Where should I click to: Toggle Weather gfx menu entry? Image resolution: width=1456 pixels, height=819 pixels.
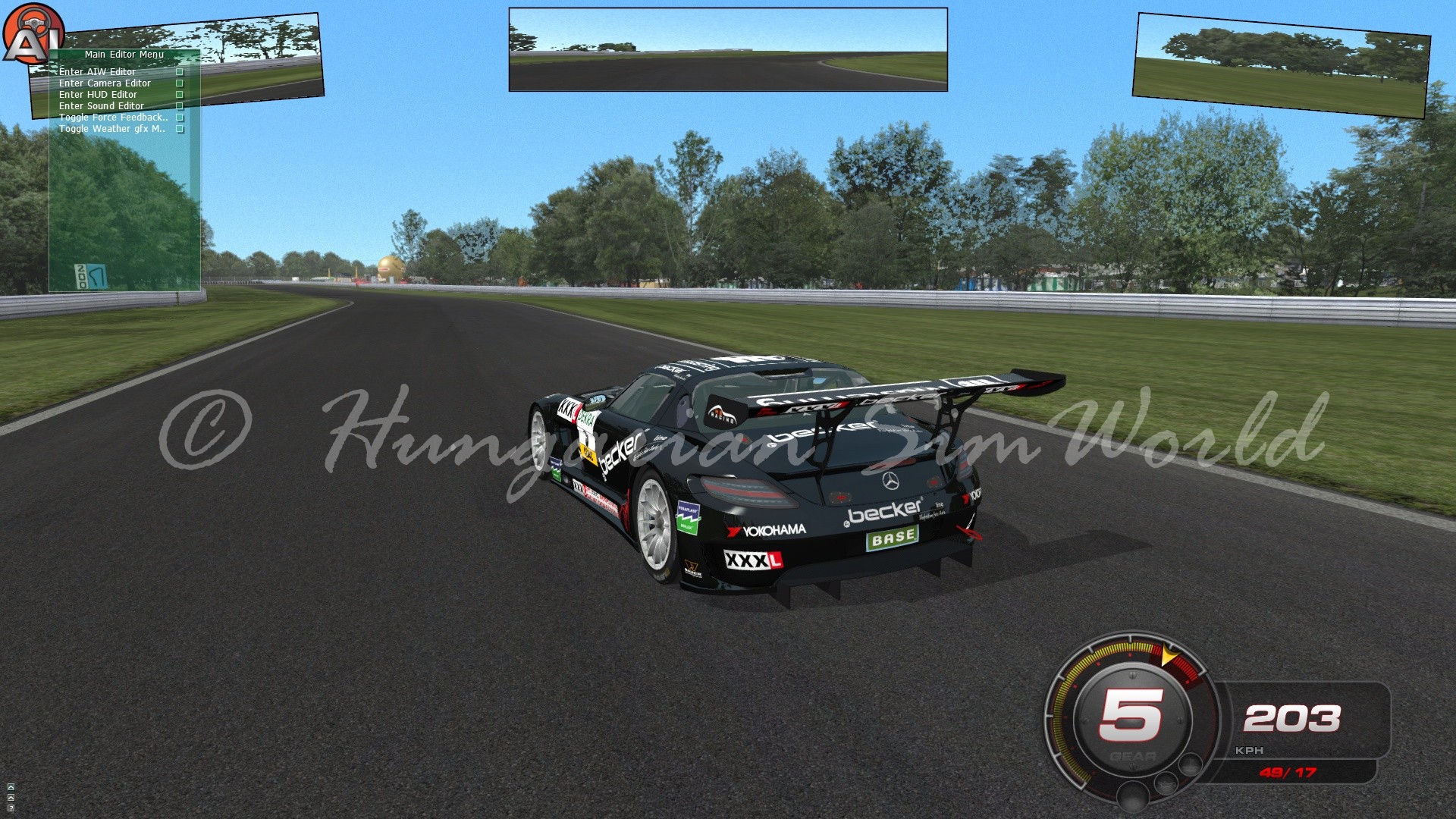point(111,129)
